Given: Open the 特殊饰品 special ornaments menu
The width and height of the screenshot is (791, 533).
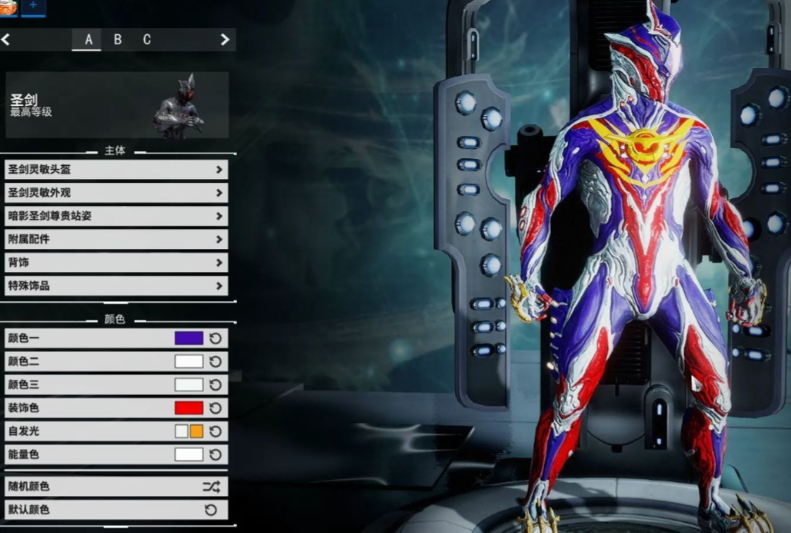Looking at the screenshot, I should [116, 286].
